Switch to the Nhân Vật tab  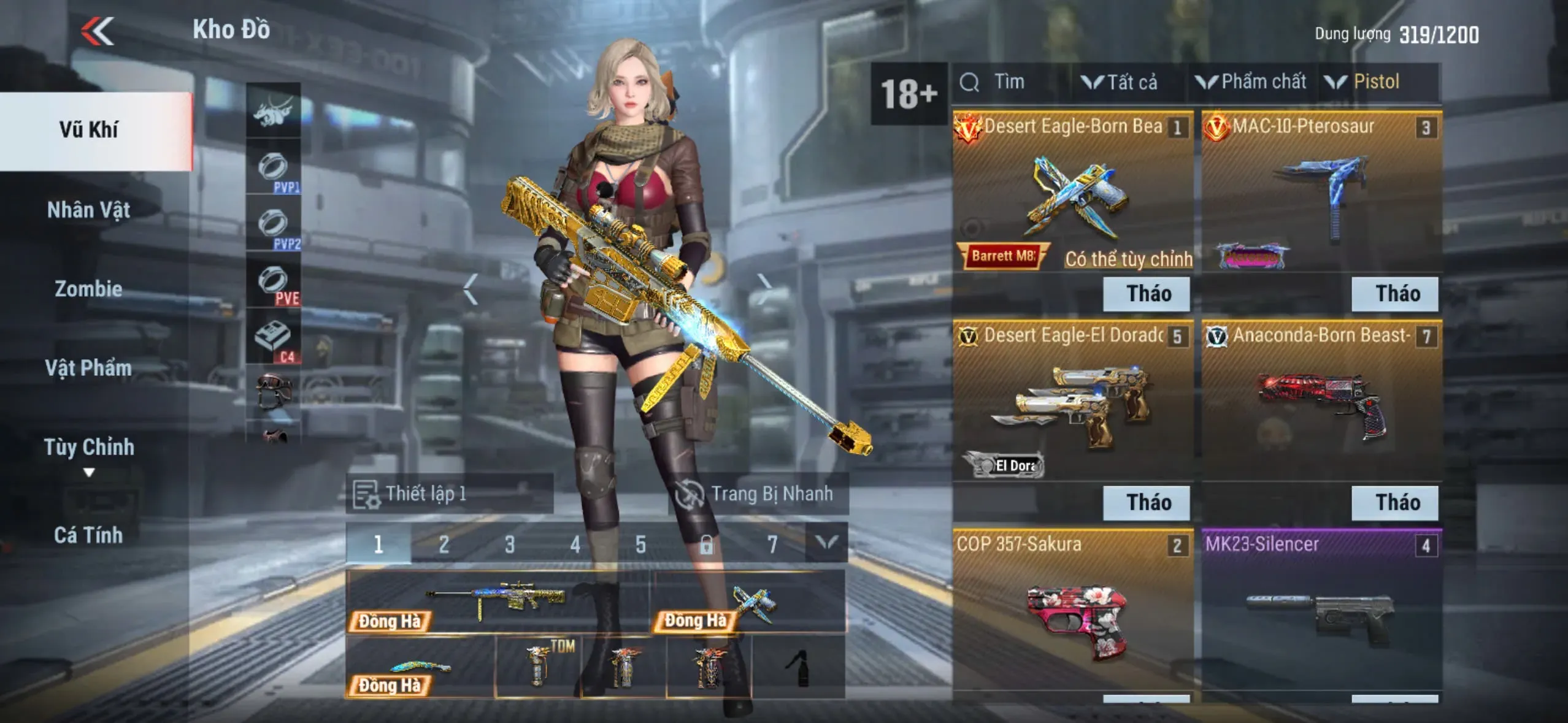[89, 210]
